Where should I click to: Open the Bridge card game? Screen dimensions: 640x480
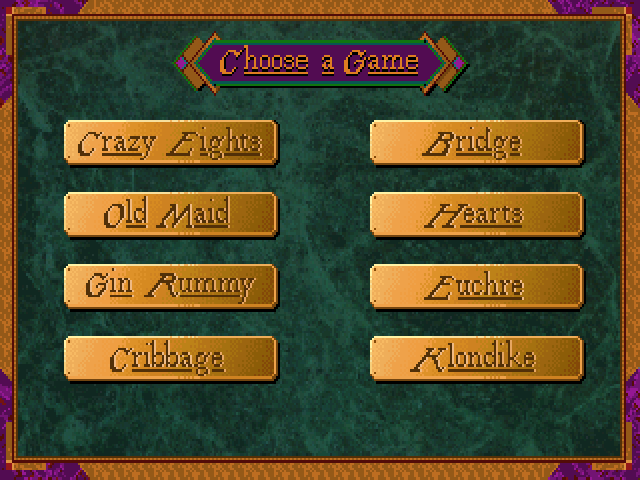click(x=476, y=143)
